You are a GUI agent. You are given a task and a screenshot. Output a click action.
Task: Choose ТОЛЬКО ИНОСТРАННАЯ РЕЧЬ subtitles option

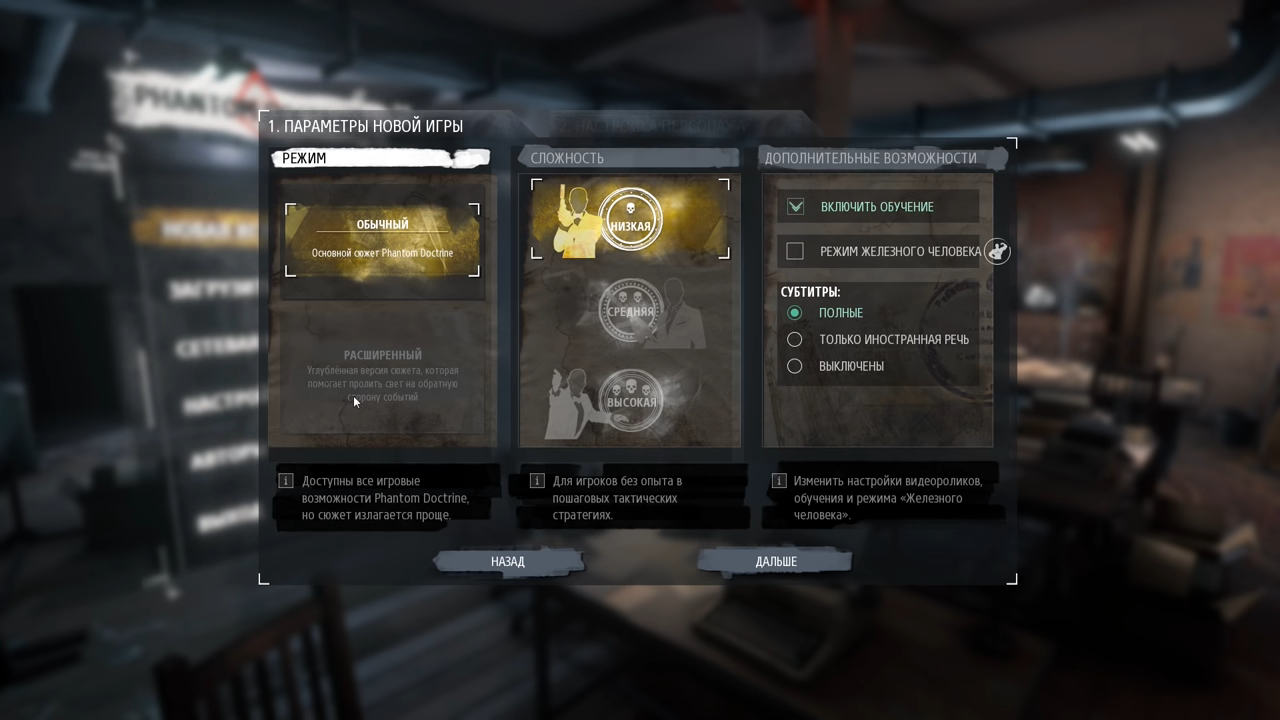[x=795, y=339]
